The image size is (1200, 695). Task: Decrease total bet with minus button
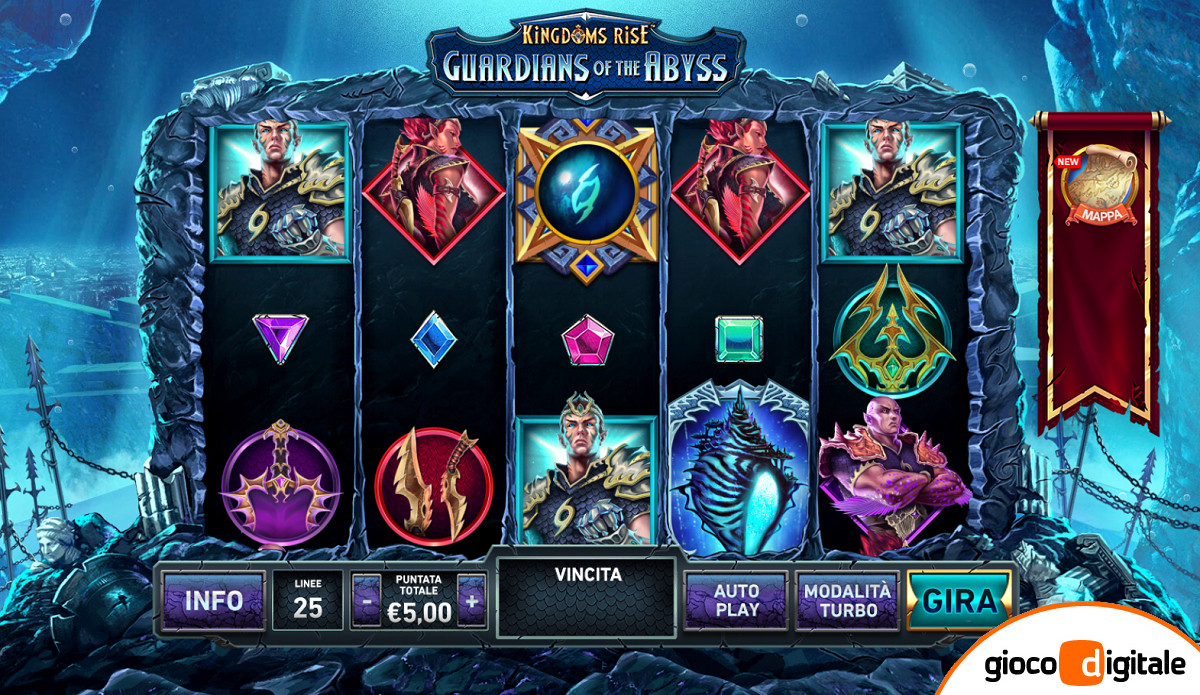(367, 602)
